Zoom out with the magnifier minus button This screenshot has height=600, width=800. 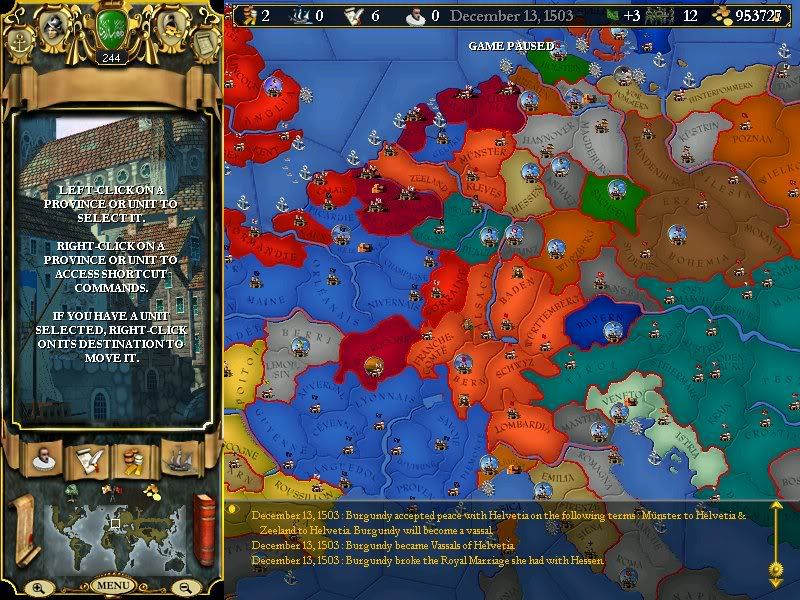pos(186,587)
